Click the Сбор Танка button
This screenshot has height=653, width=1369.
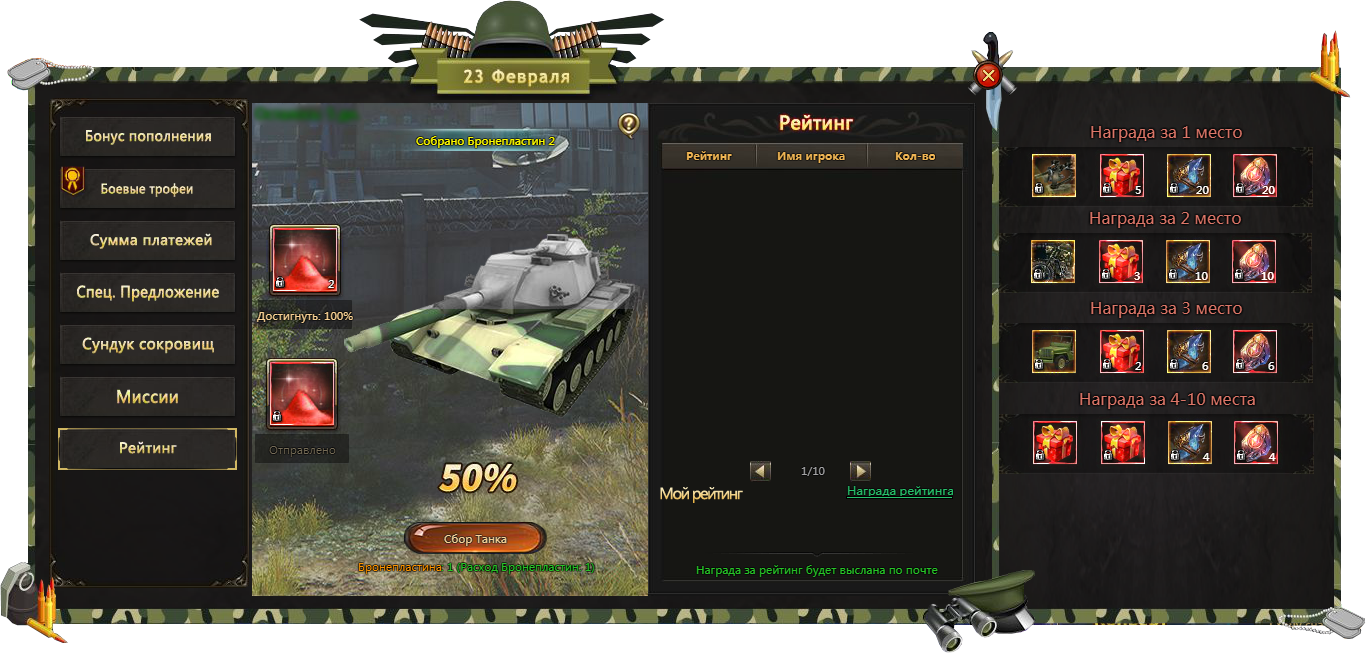coord(475,539)
